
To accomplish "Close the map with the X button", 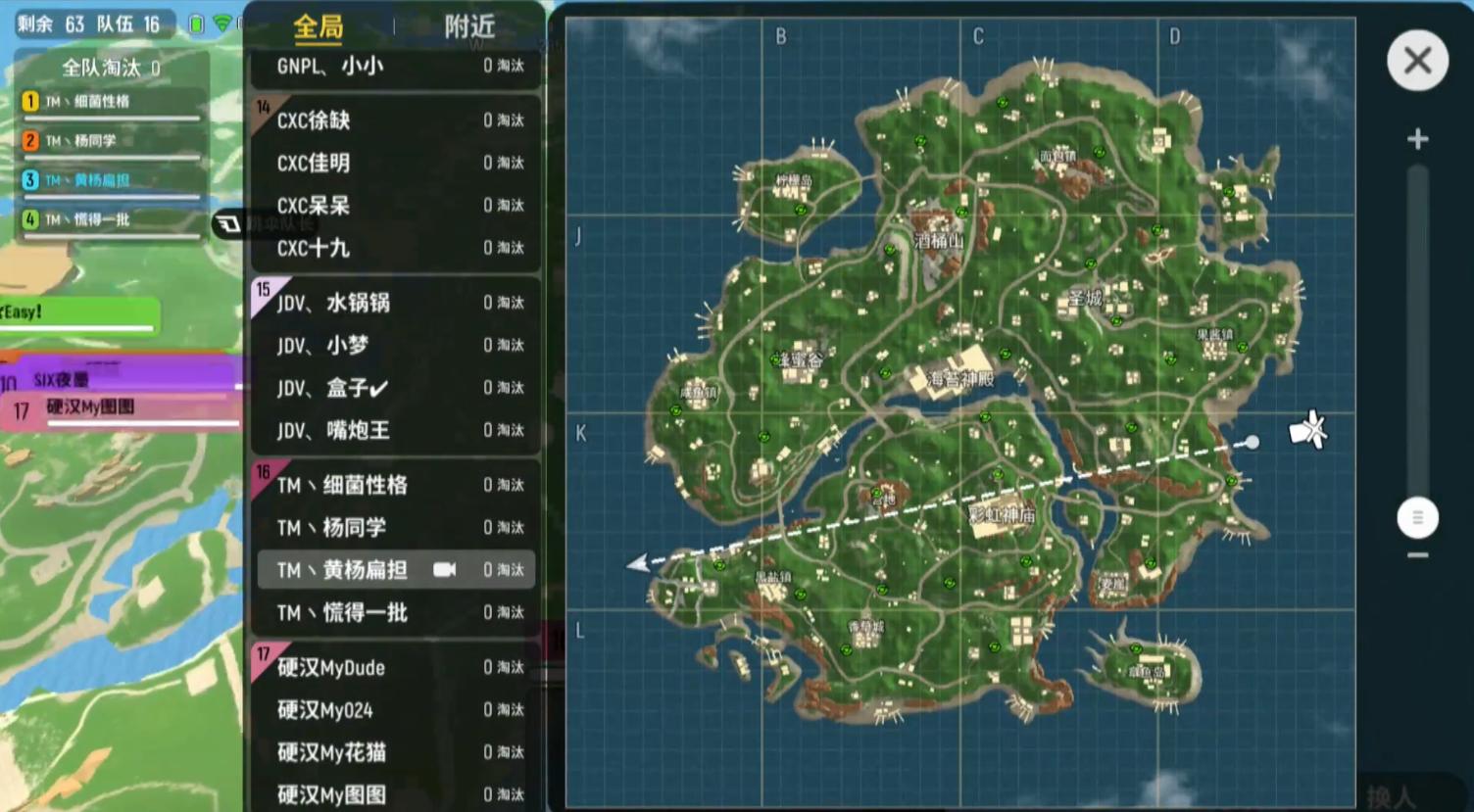I will coord(1417,60).
